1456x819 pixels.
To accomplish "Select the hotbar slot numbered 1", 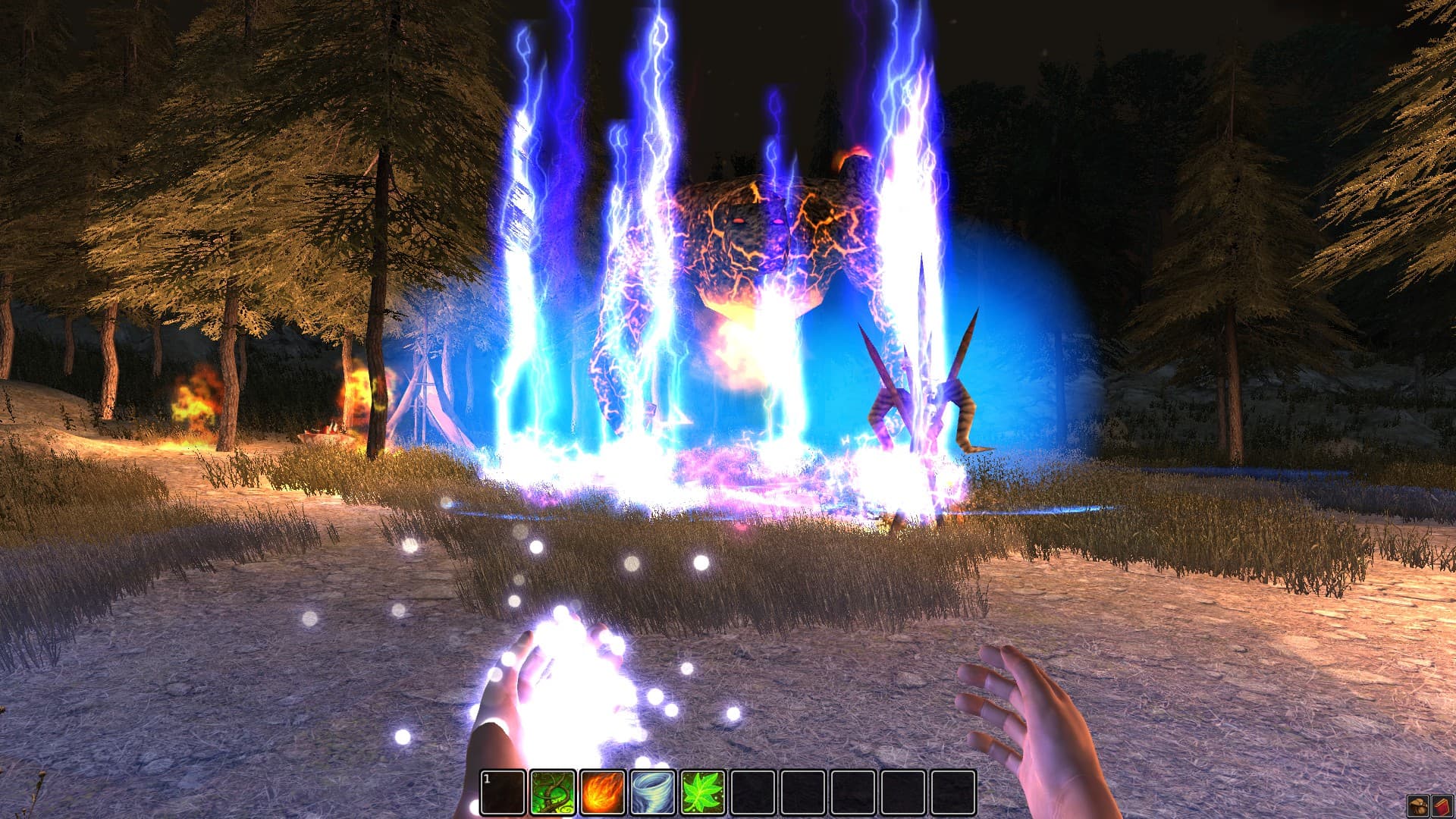I will 503,792.
